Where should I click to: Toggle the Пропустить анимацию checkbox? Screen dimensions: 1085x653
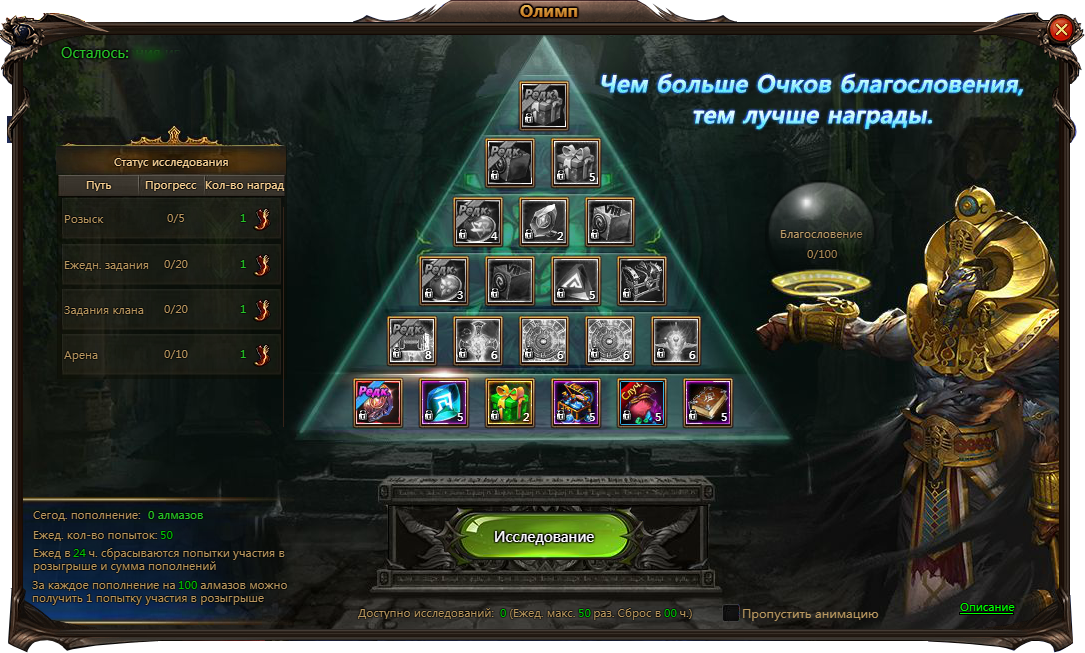point(731,613)
